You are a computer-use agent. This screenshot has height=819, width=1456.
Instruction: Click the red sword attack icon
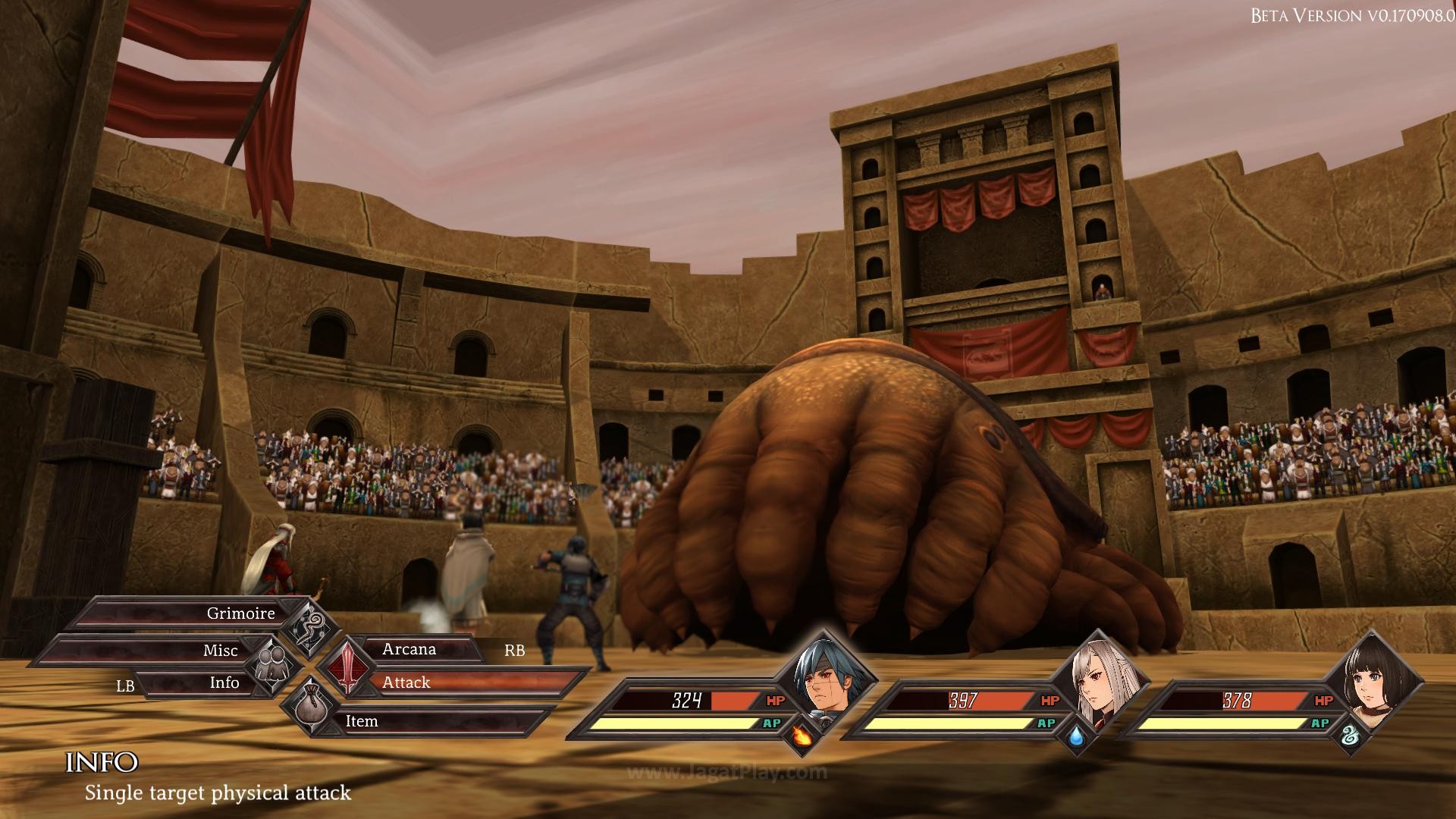(347, 665)
